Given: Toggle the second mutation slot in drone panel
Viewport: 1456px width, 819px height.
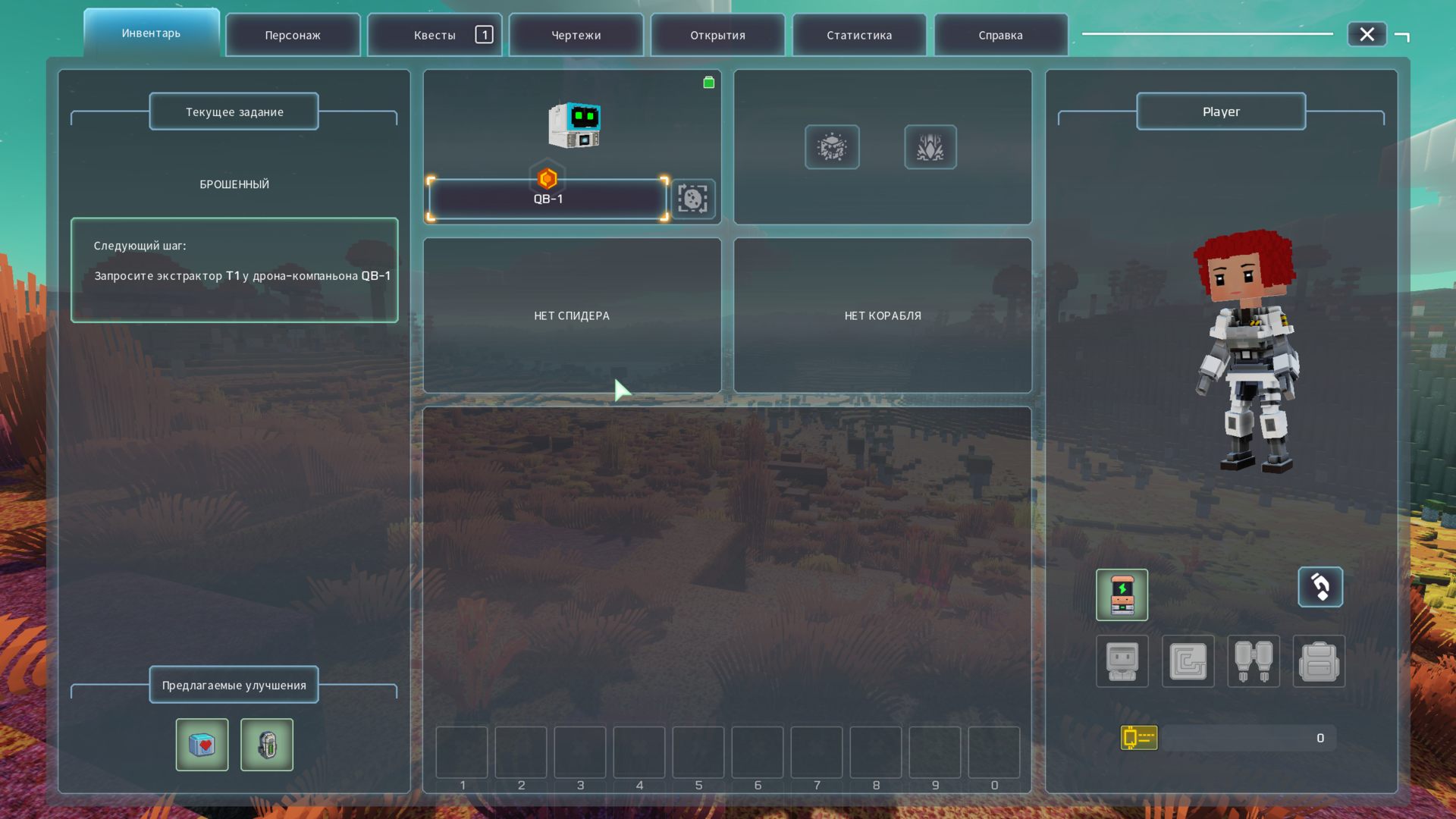Looking at the screenshot, I should tap(930, 147).
